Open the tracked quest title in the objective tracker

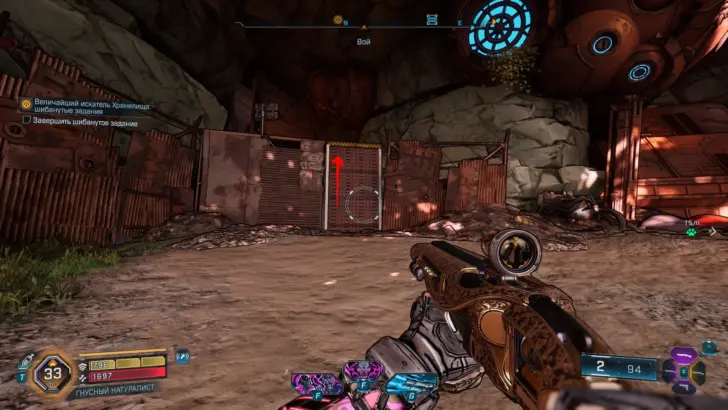pyautogui.click(x=85, y=106)
